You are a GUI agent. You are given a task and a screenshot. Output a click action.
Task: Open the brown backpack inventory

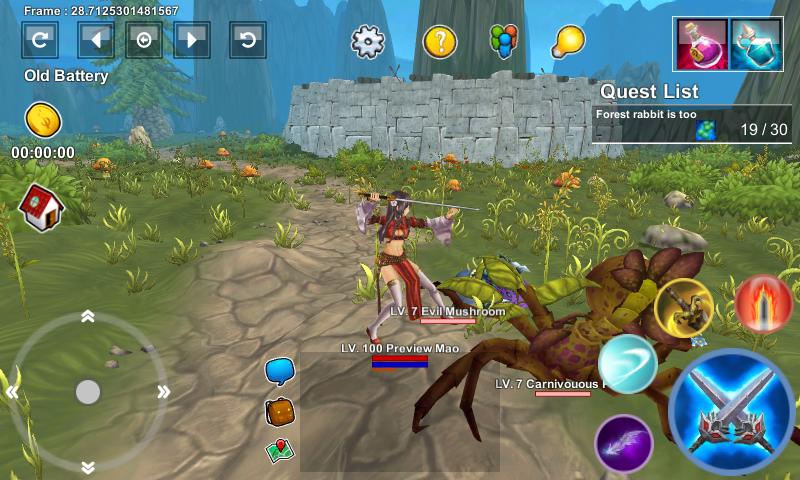pyautogui.click(x=279, y=411)
